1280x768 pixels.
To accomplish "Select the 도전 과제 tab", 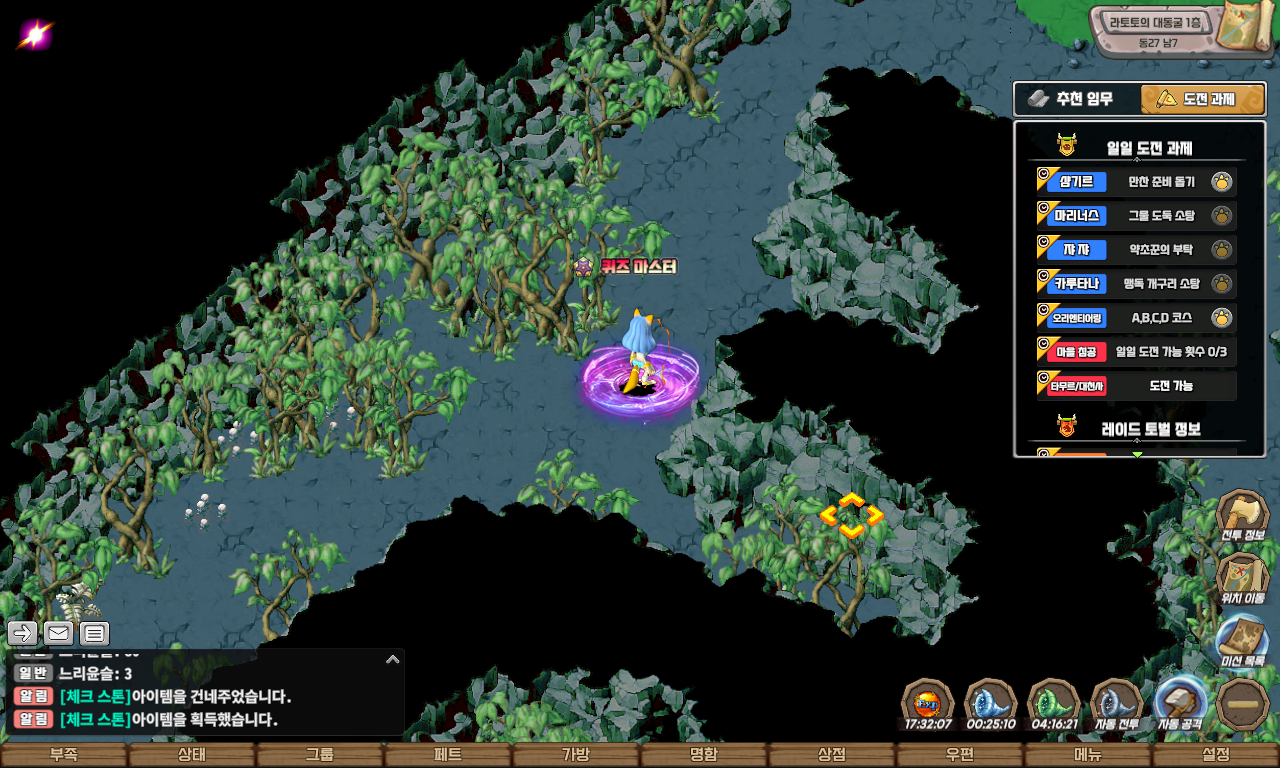I will pyautogui.click(x=1203, y=99).
